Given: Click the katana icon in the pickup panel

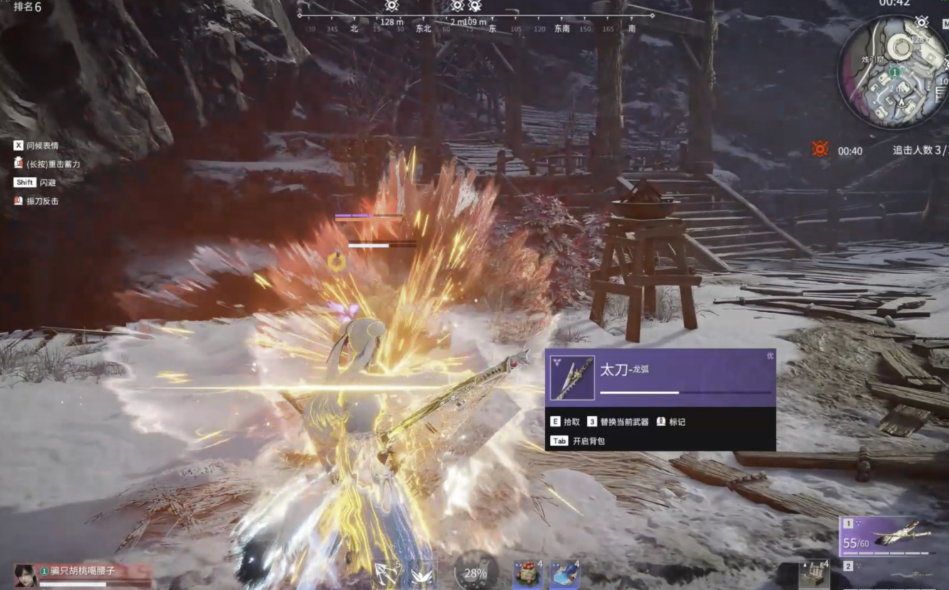Looking at the screenshot, I should pos(572,378).
